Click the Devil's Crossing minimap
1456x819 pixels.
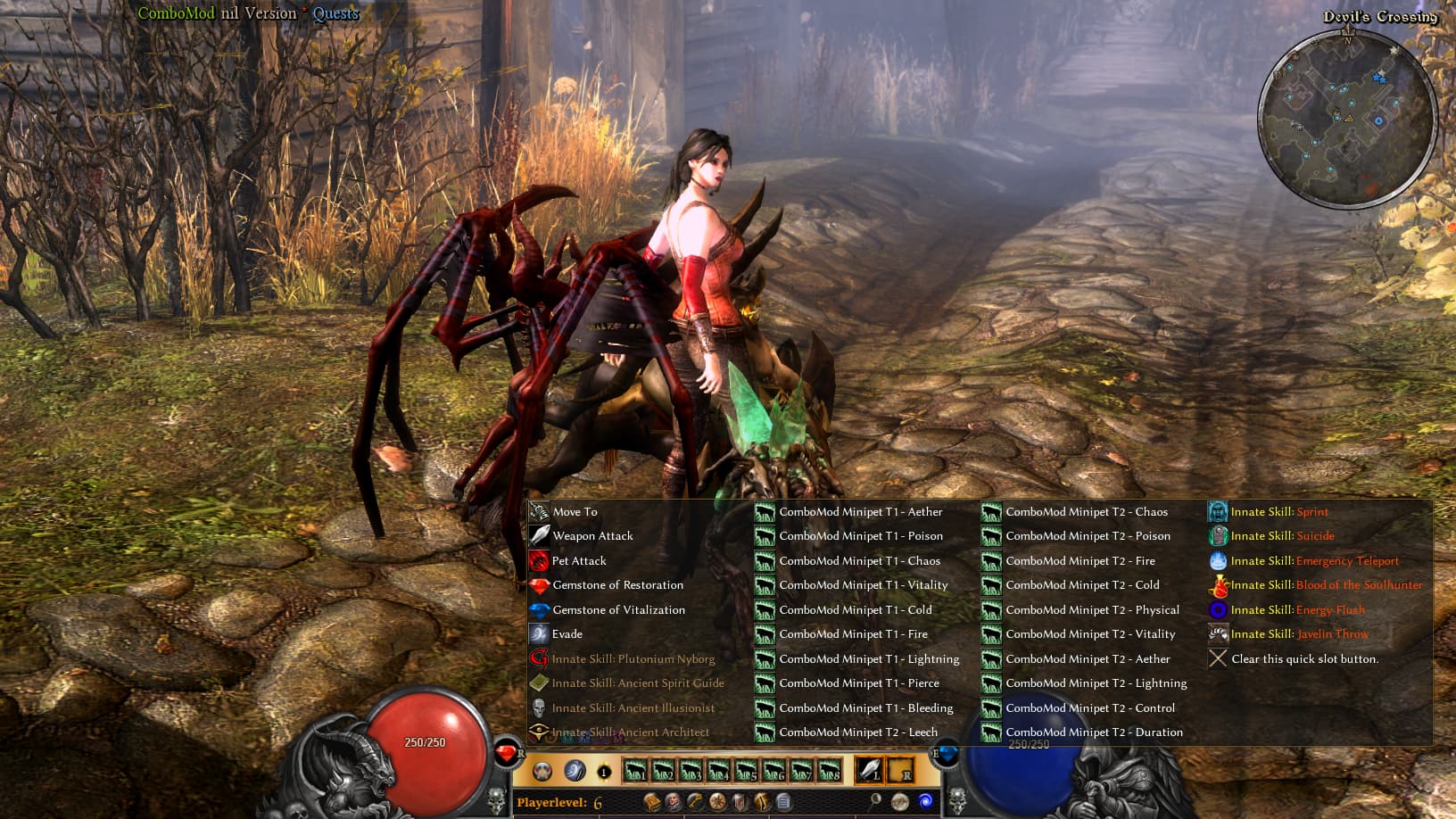pos(1347,112)
